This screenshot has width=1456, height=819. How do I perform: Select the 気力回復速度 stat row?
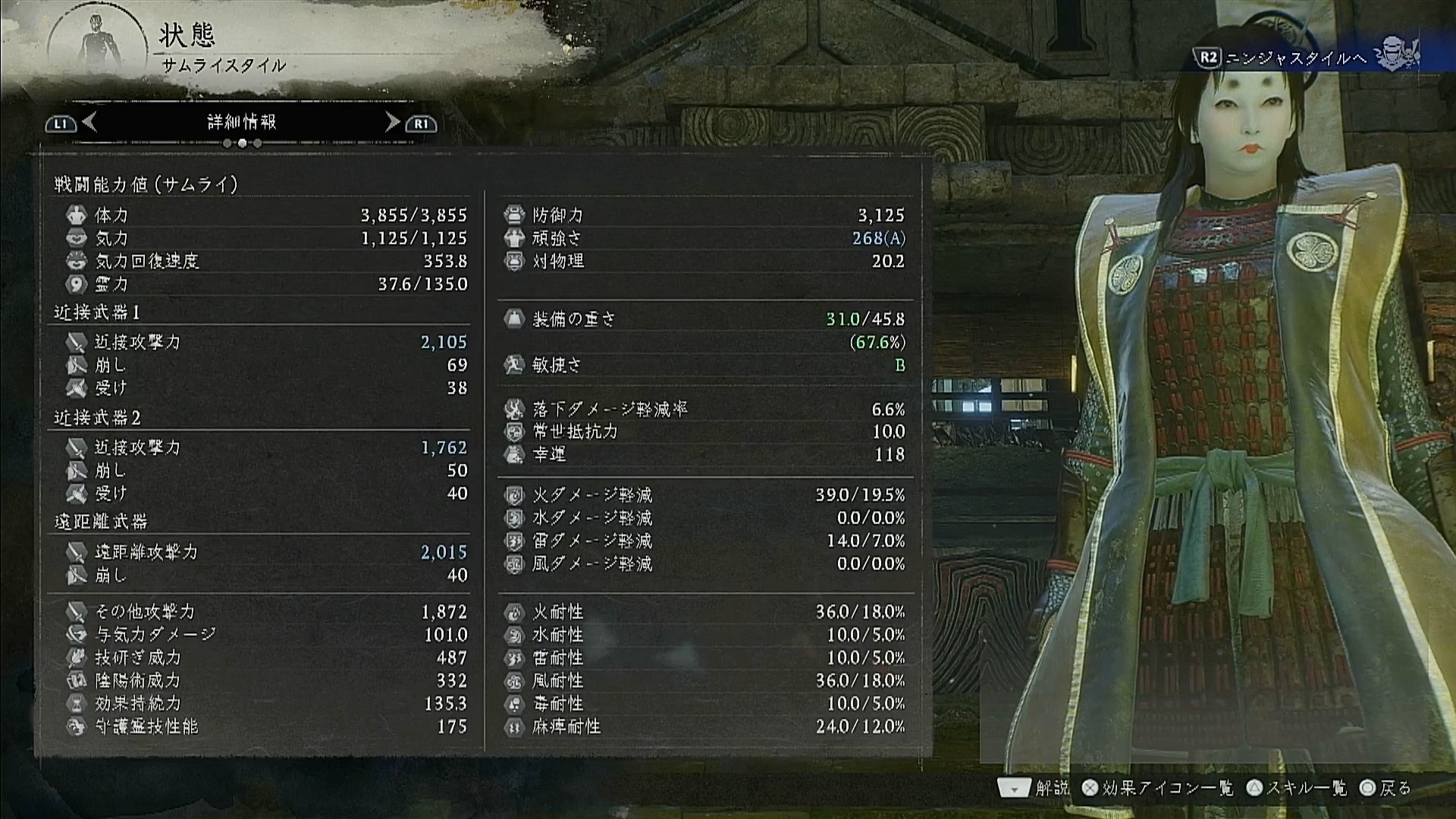point(265,261)
